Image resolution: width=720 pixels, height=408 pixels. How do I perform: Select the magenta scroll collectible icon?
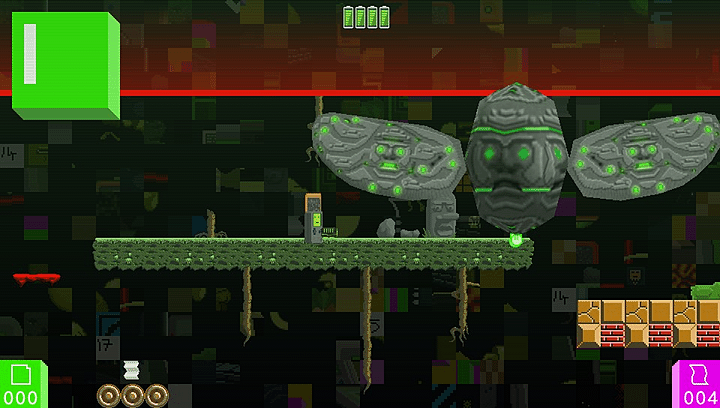point(701,376)
